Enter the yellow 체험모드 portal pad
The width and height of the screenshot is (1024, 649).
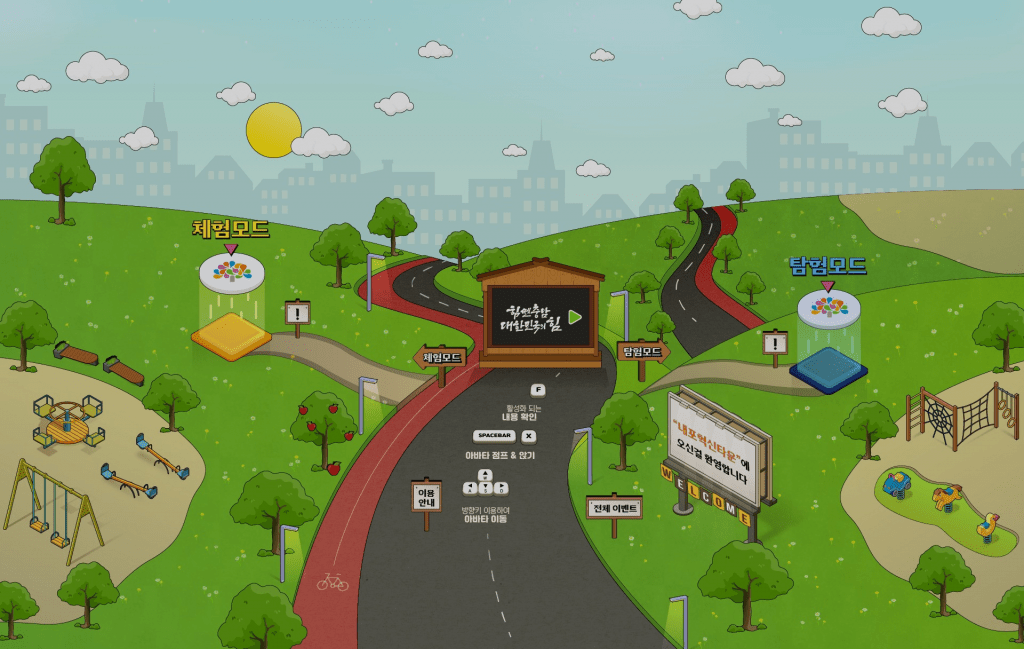click(231, 336)
